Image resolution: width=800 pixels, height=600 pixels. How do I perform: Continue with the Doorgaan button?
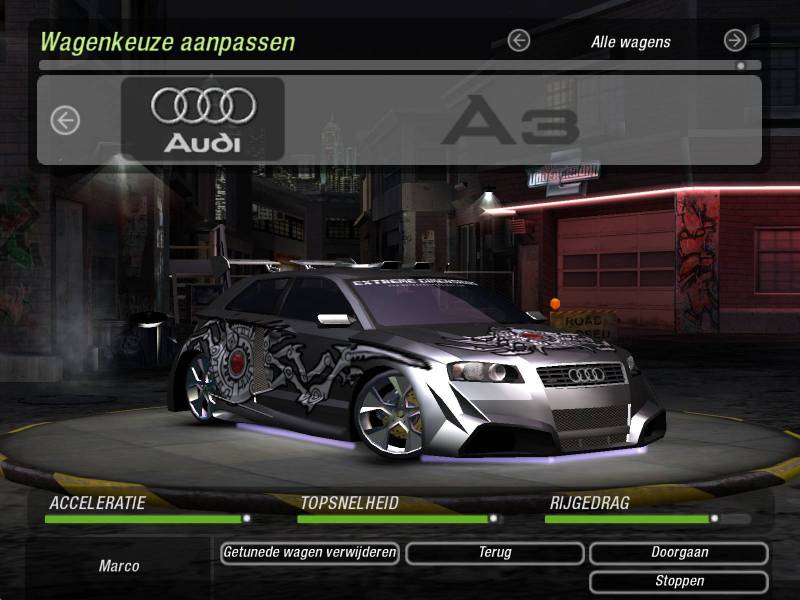[679, 553]
